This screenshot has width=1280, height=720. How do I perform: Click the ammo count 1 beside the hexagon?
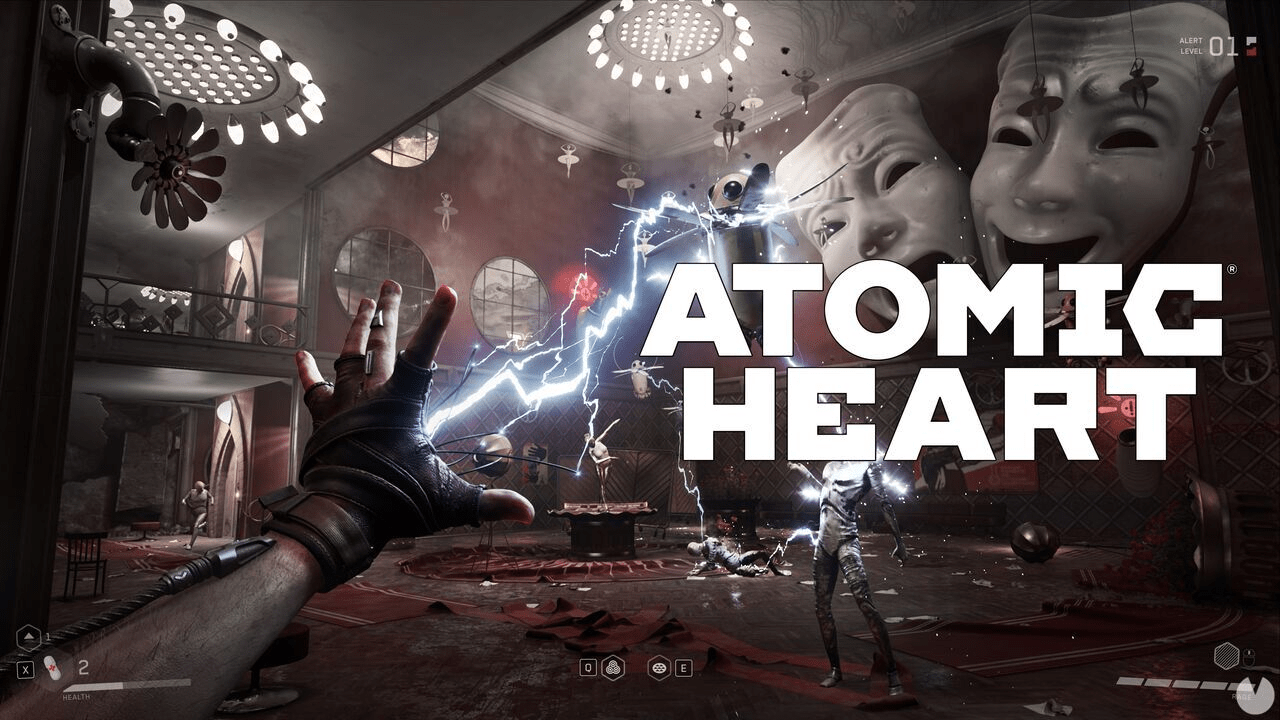(x=48, y=636)
